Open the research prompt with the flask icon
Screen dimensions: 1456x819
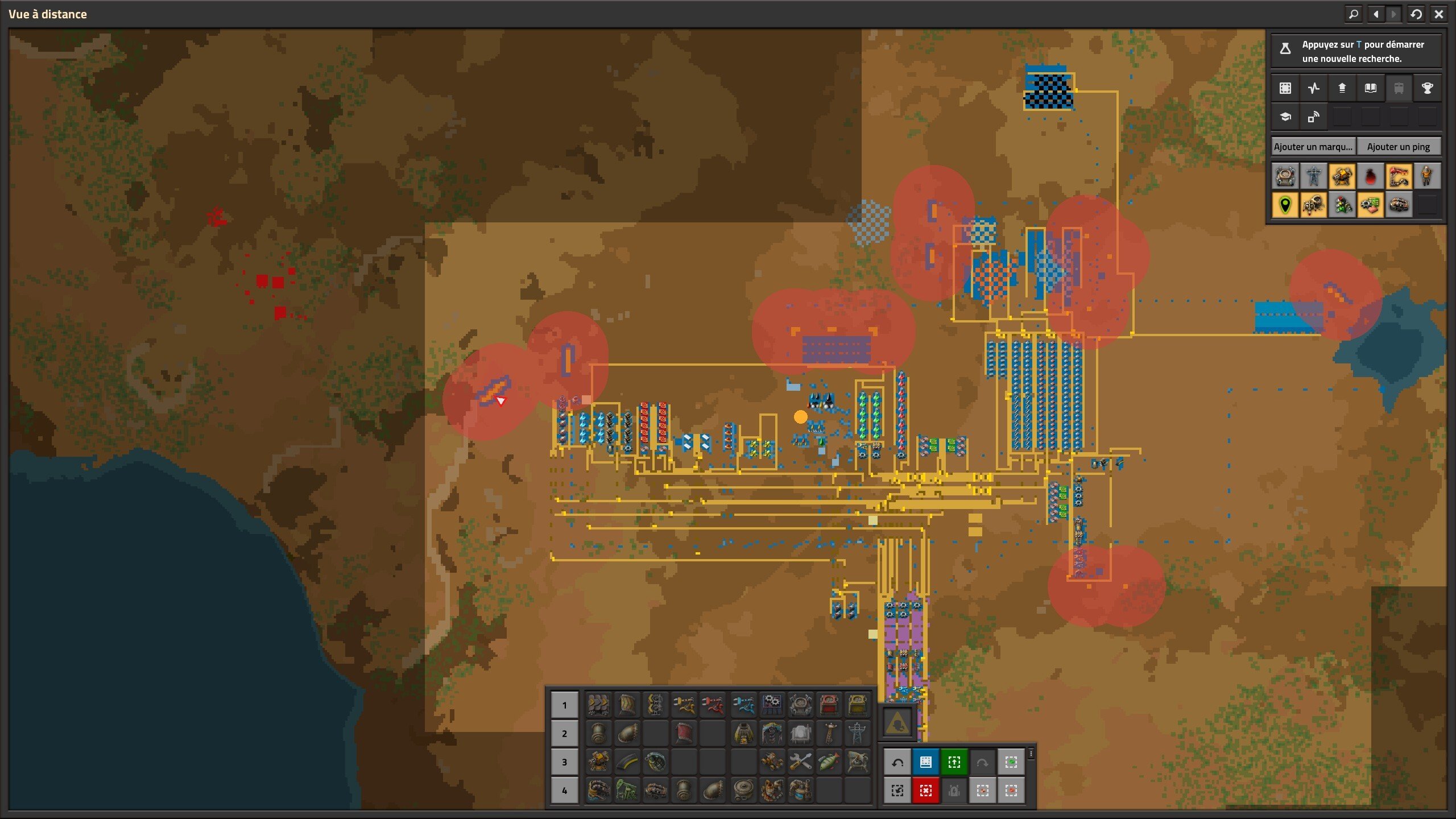point(1285,49)
